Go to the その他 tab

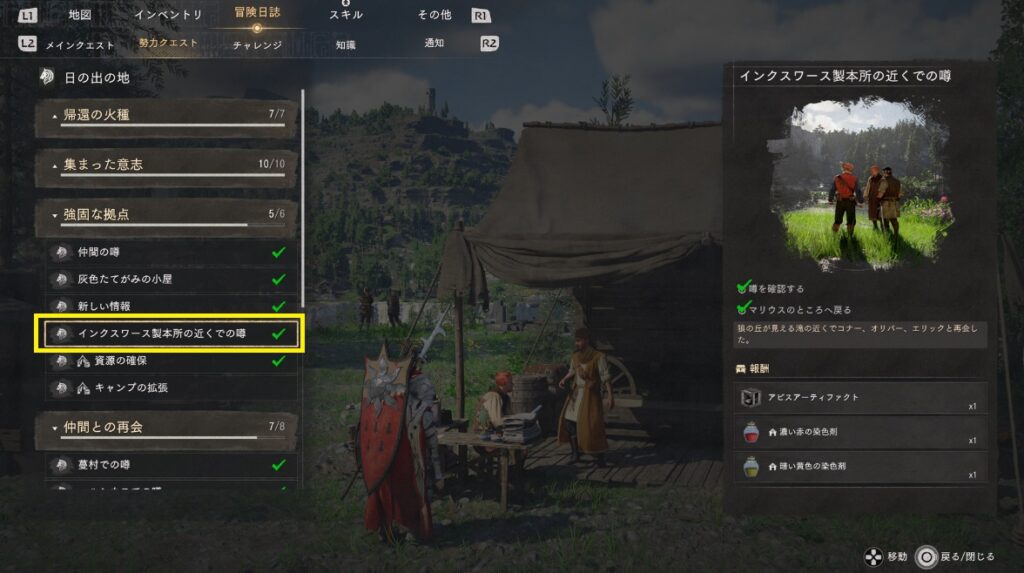(x=435, y=15)
